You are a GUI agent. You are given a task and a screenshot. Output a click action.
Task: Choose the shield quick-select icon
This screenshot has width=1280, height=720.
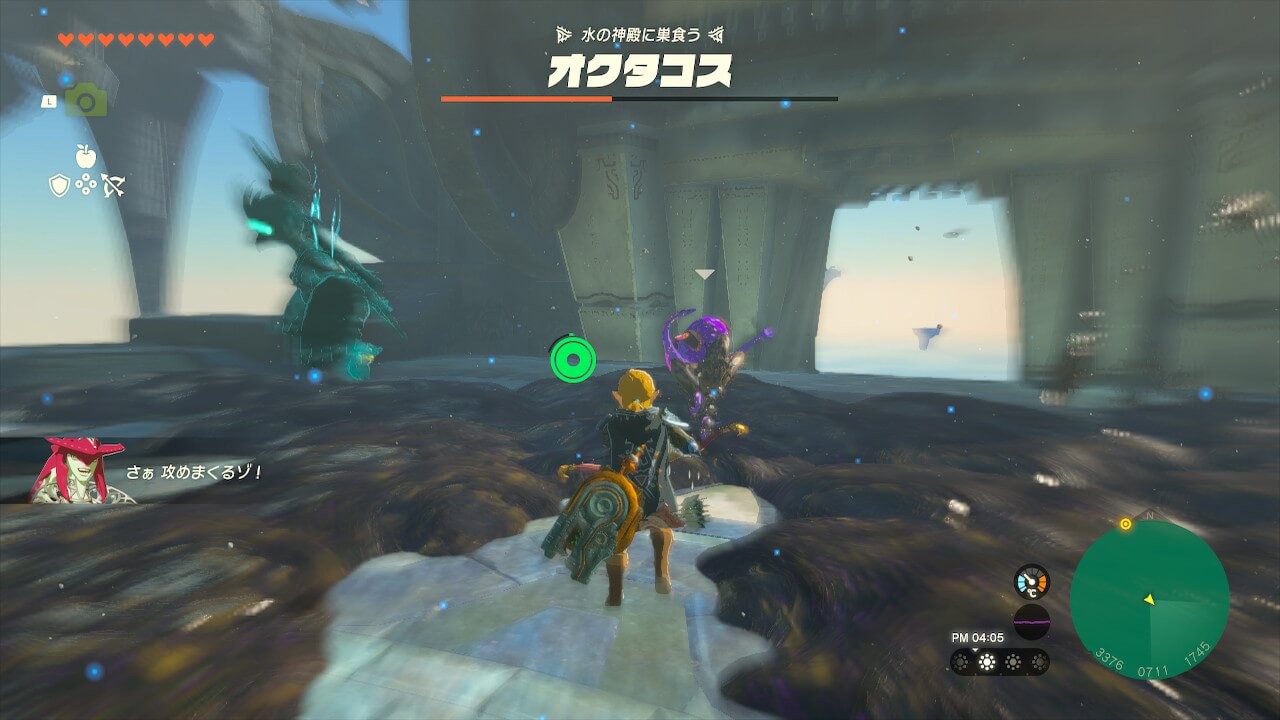(59, 185)
